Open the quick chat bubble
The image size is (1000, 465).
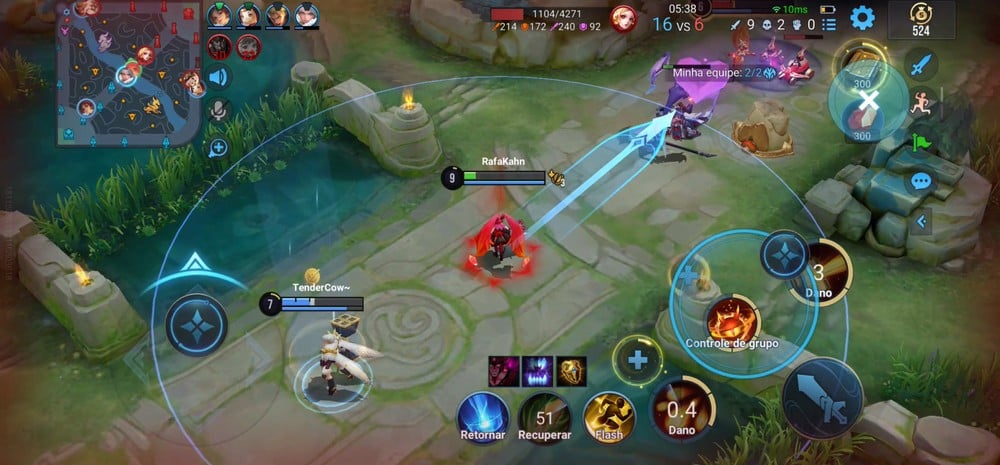coord(920,182)
